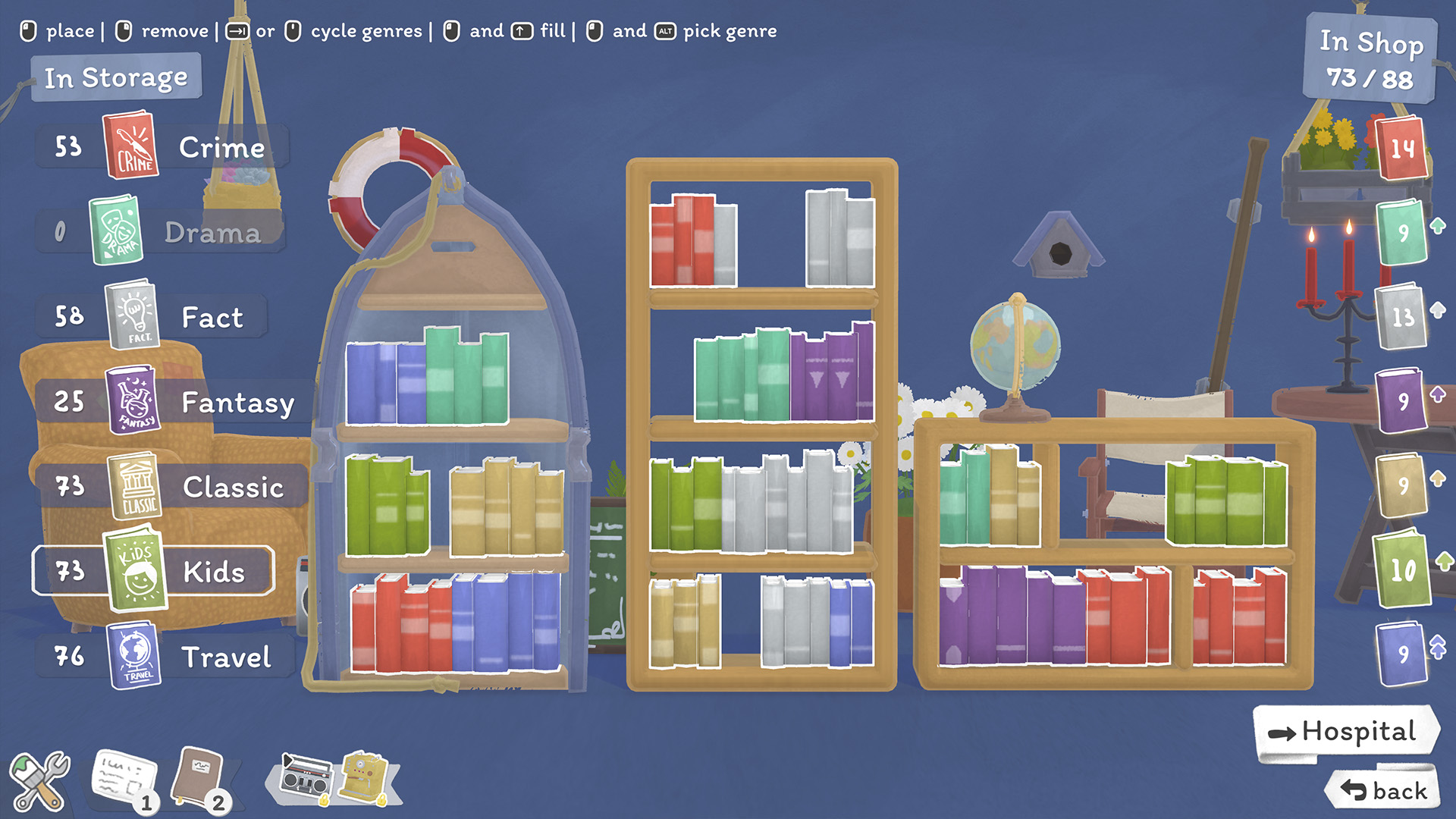The width and height of the screenshot is (1456, 819).
Task: Click the yellow in-shop book counter
Action: click(x=1401, y=485)
